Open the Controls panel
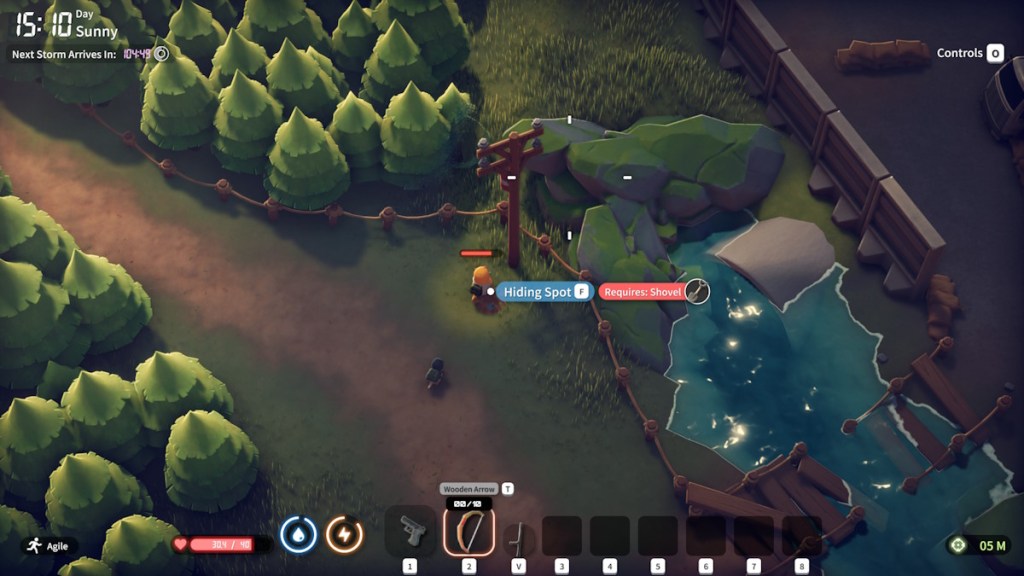Viewport: 1024px width, 576px height. pos(969,53)
